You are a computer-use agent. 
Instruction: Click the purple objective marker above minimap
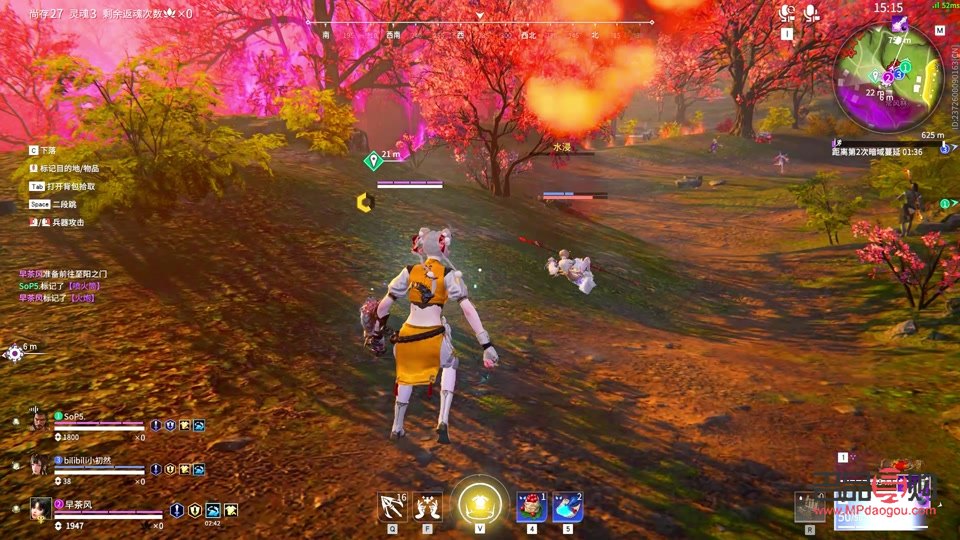(900, 23)
